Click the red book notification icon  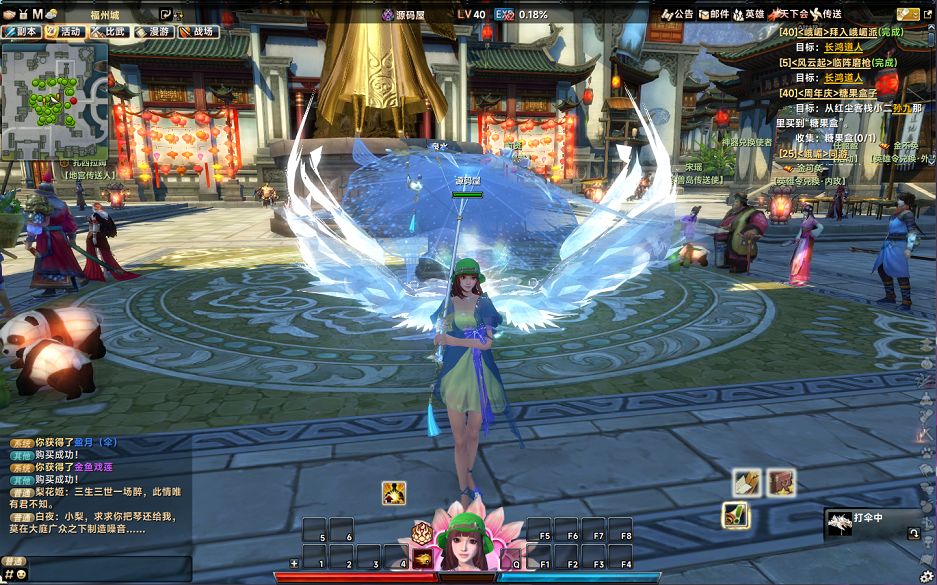781,482
